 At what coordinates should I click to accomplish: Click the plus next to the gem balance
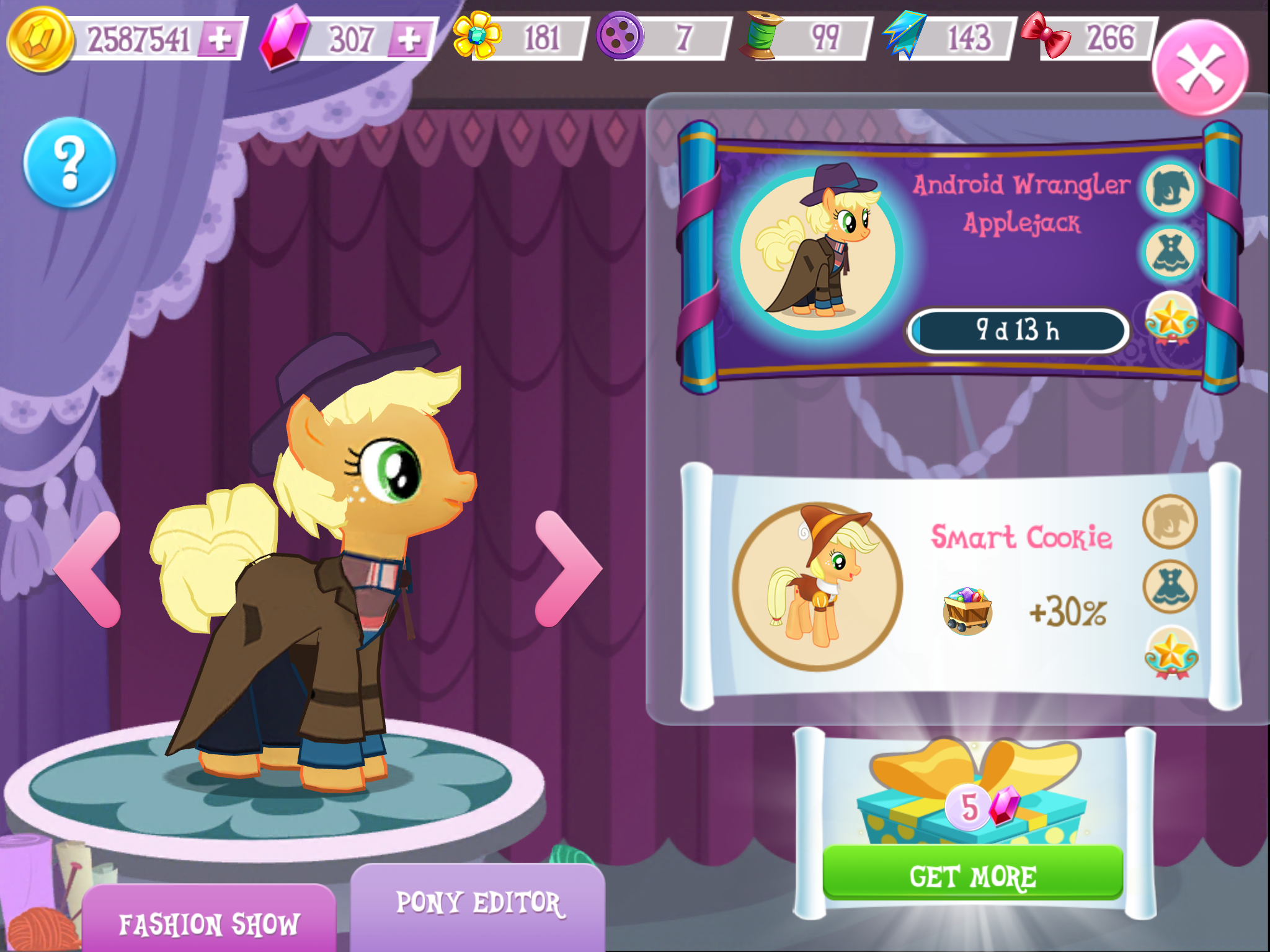pos(408,38)
